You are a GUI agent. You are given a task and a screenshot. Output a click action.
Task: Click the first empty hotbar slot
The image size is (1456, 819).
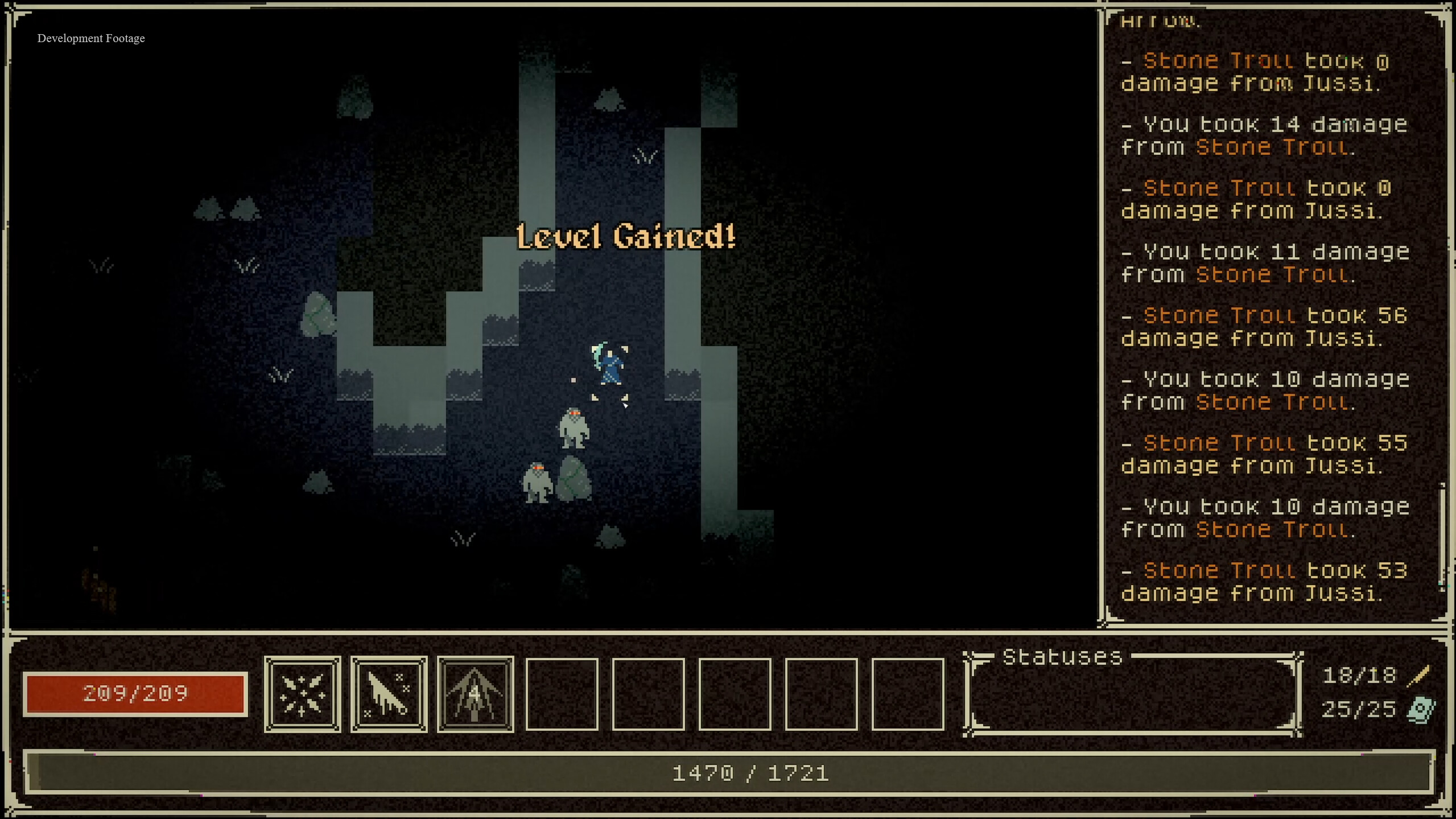tap(562, 693)
